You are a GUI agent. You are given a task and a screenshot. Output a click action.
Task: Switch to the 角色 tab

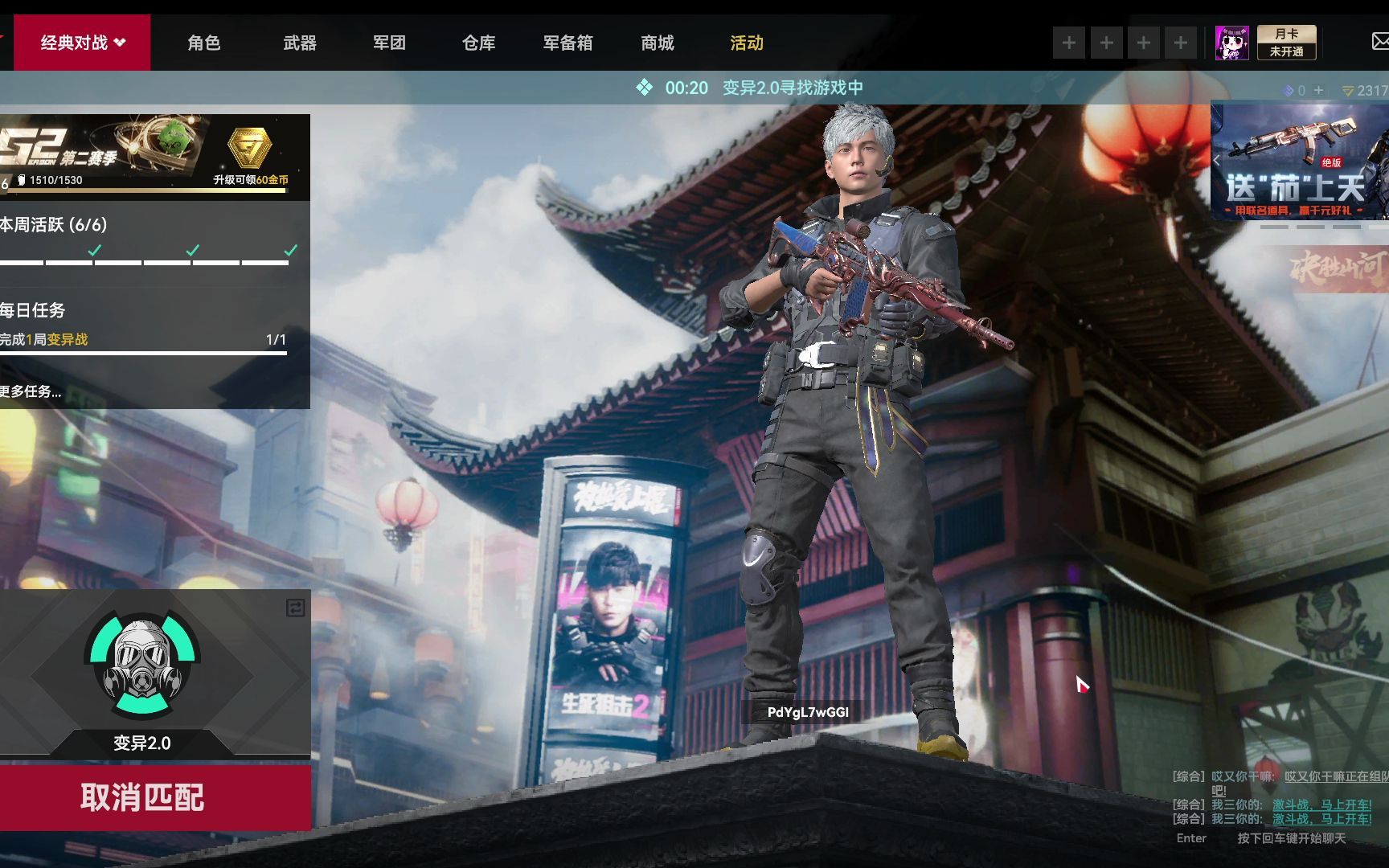point(203,43)
